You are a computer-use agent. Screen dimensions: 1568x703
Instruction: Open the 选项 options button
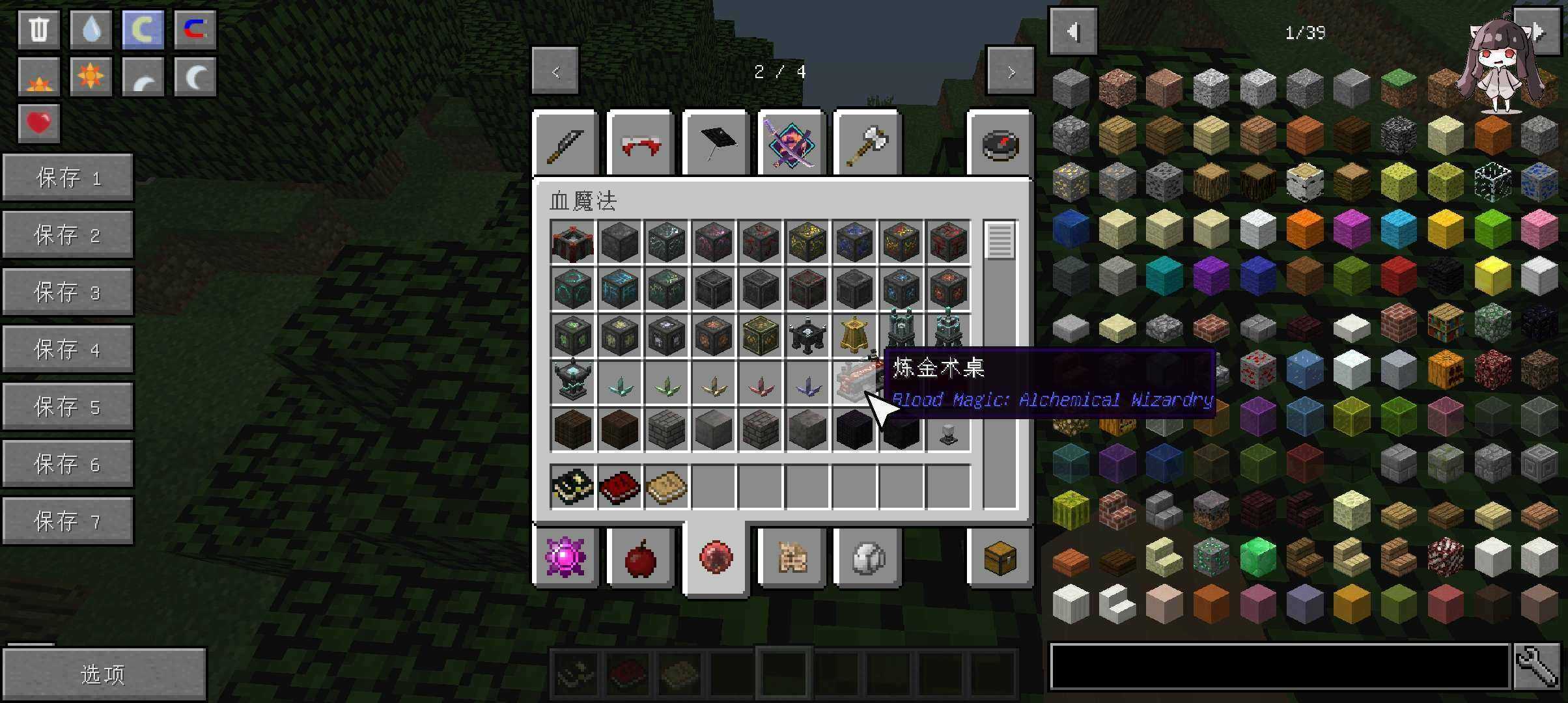coord(104,674)
